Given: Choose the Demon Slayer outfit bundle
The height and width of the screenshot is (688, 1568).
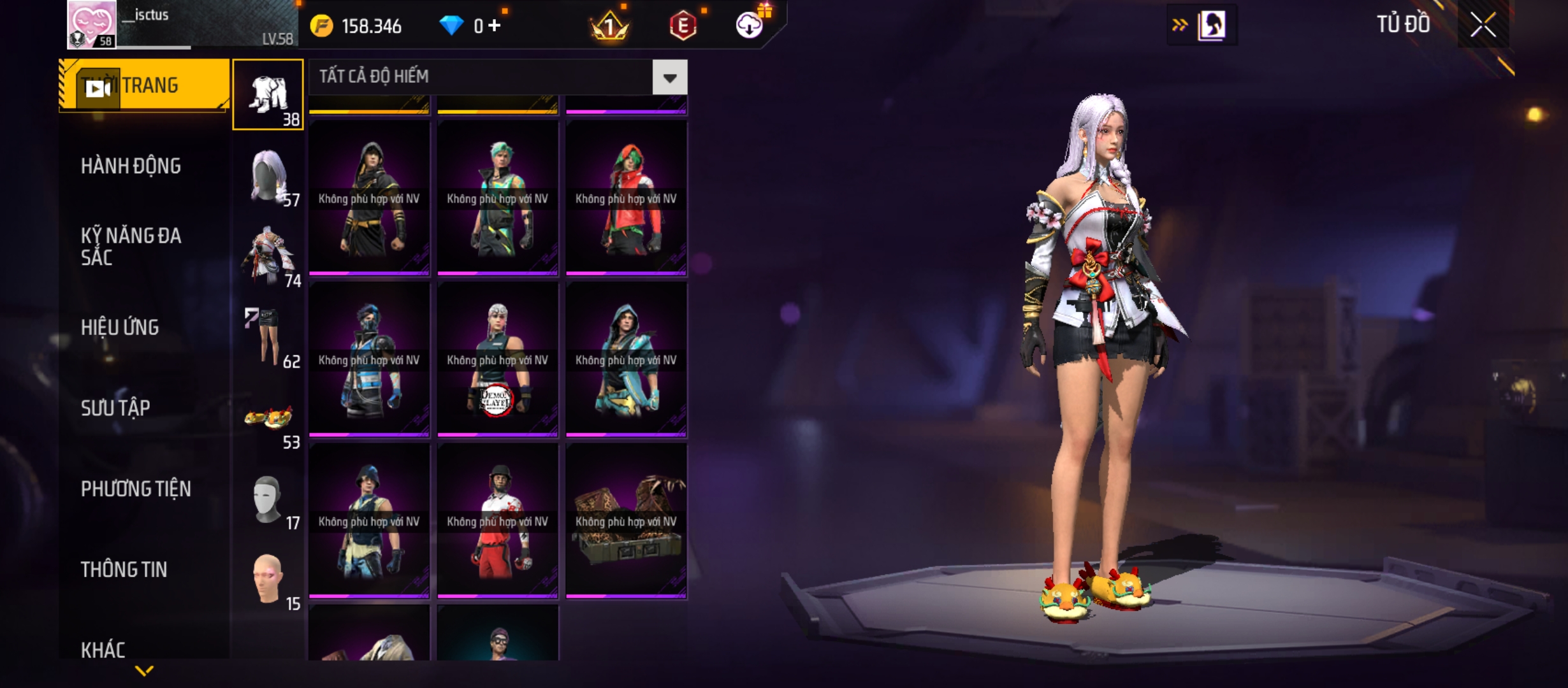Looking at the screenshot, I should coord(497,360).
